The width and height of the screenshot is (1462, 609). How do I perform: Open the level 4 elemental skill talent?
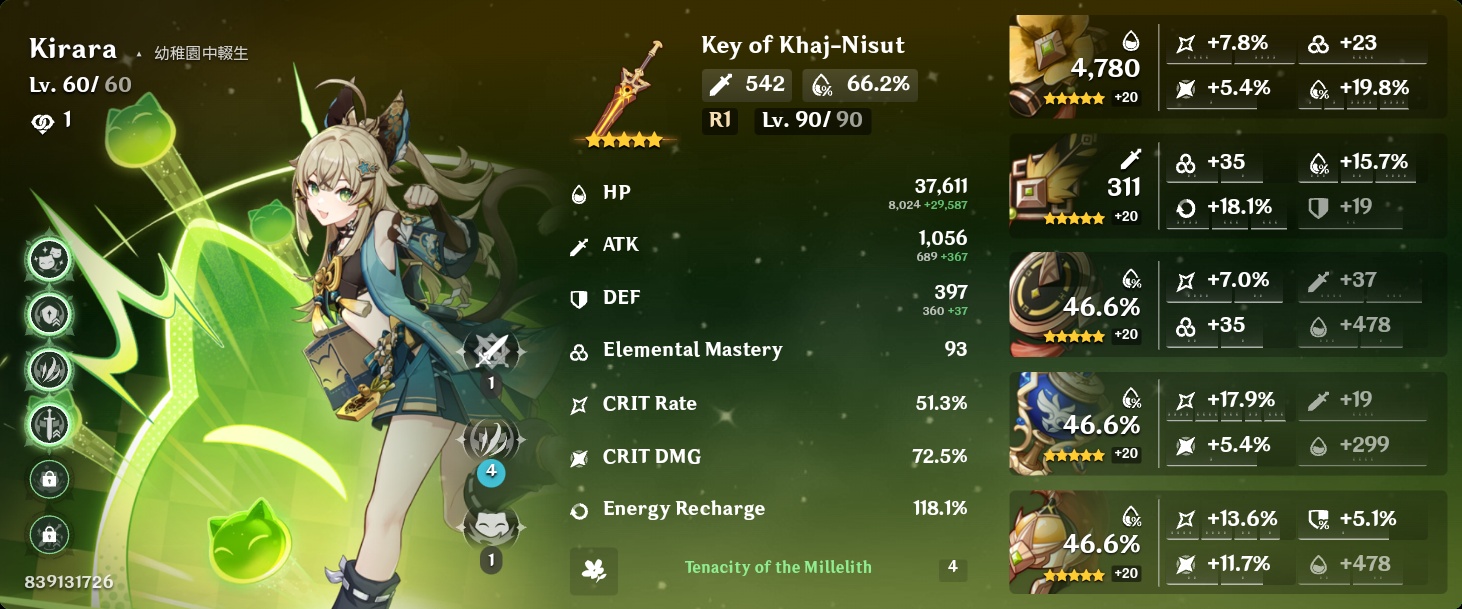pos(491,440)
